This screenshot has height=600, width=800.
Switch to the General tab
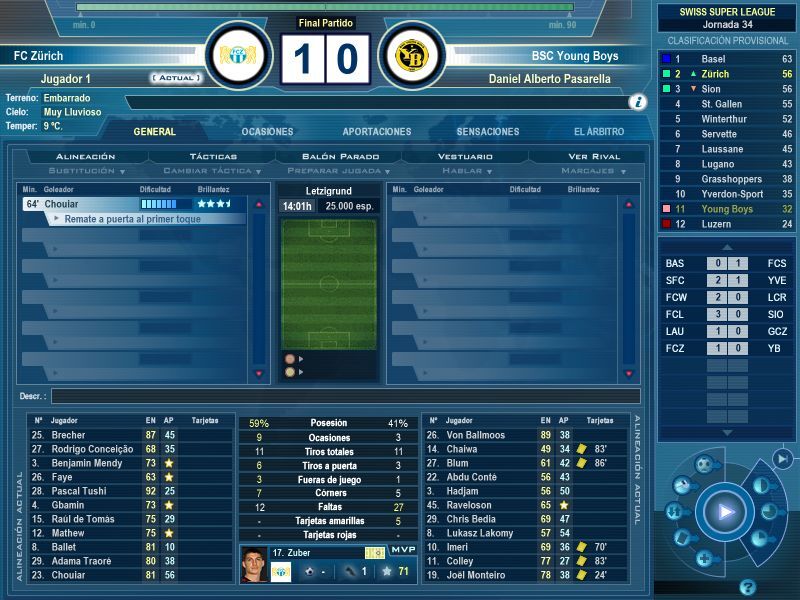click(154, 132)
